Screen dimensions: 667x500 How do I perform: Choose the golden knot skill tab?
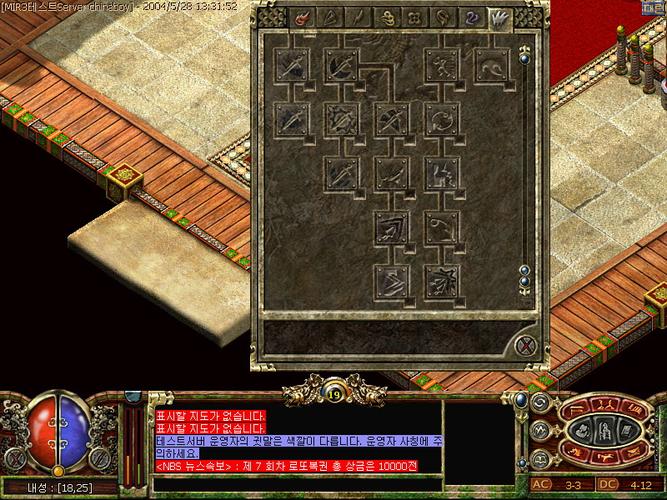click(x=386, y=17)
